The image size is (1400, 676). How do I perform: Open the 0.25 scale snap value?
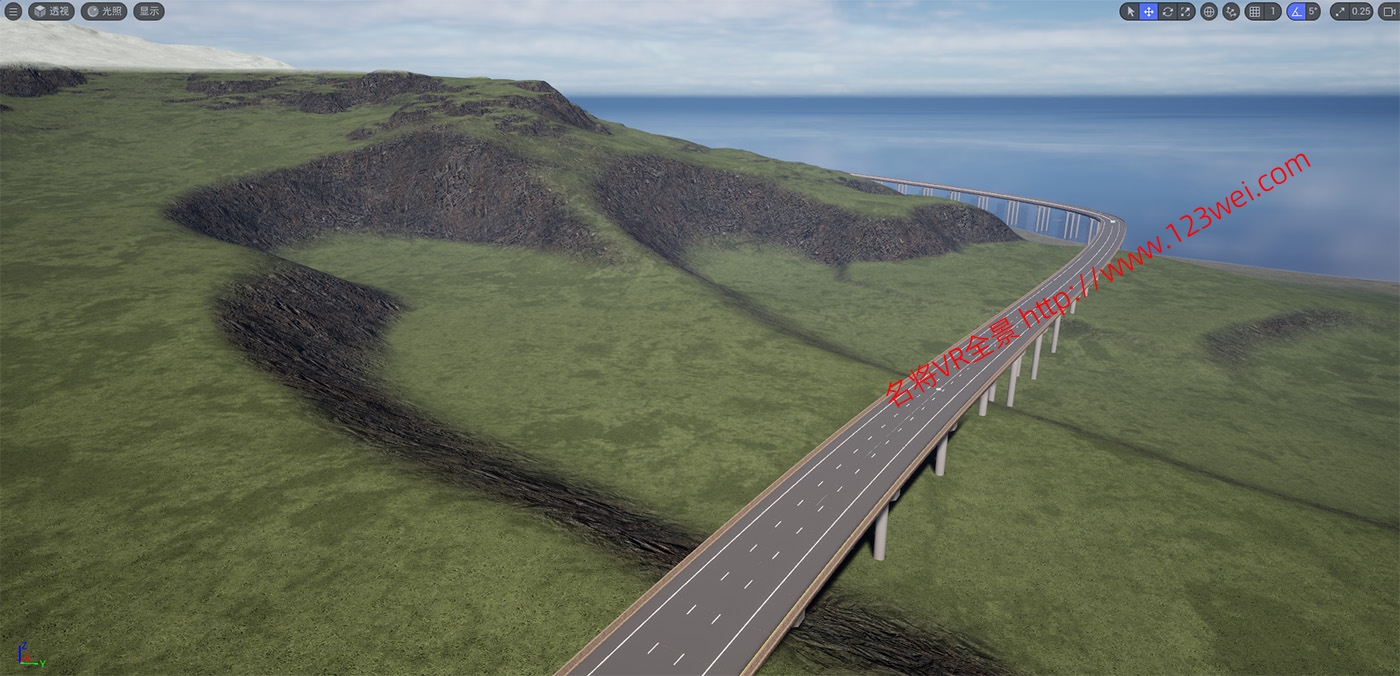coord(1361,12)
